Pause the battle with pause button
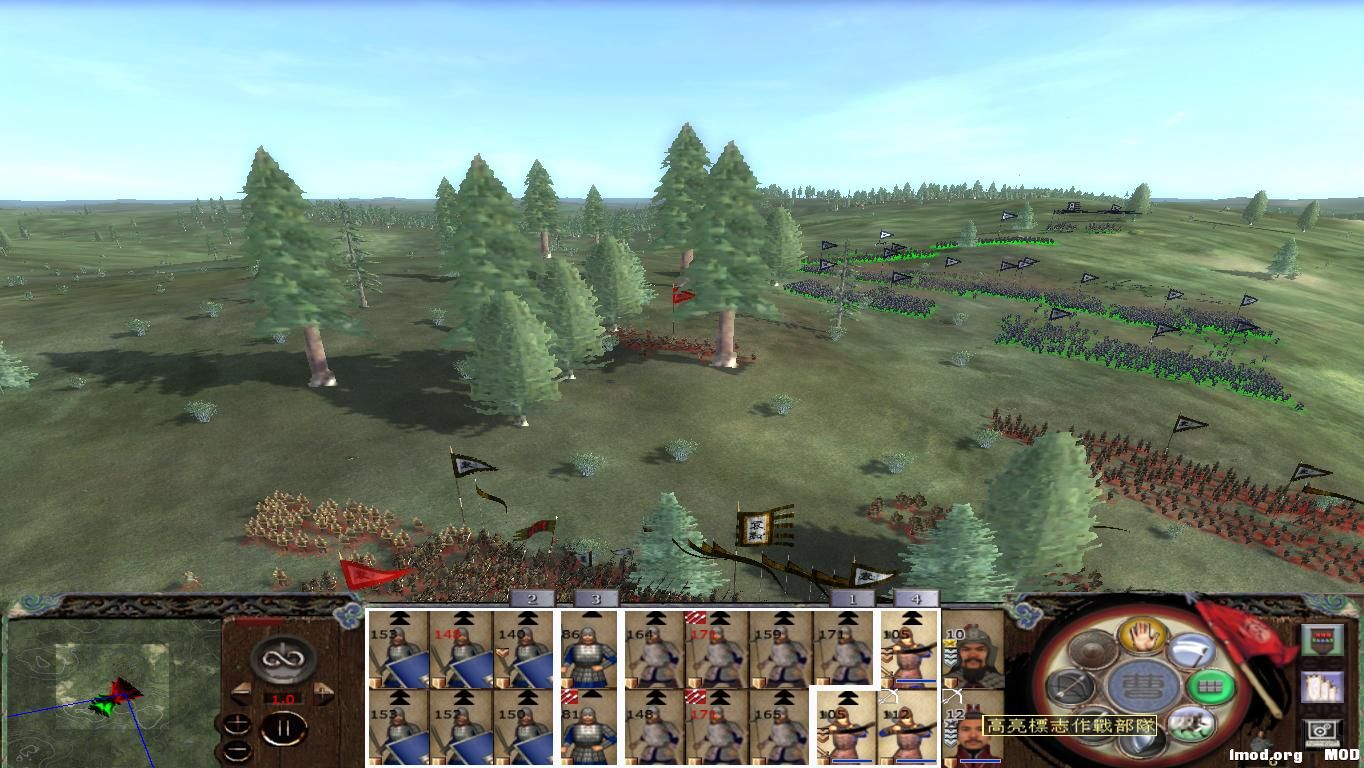The height and width of the screenshot is (768, 1364). 285,727
